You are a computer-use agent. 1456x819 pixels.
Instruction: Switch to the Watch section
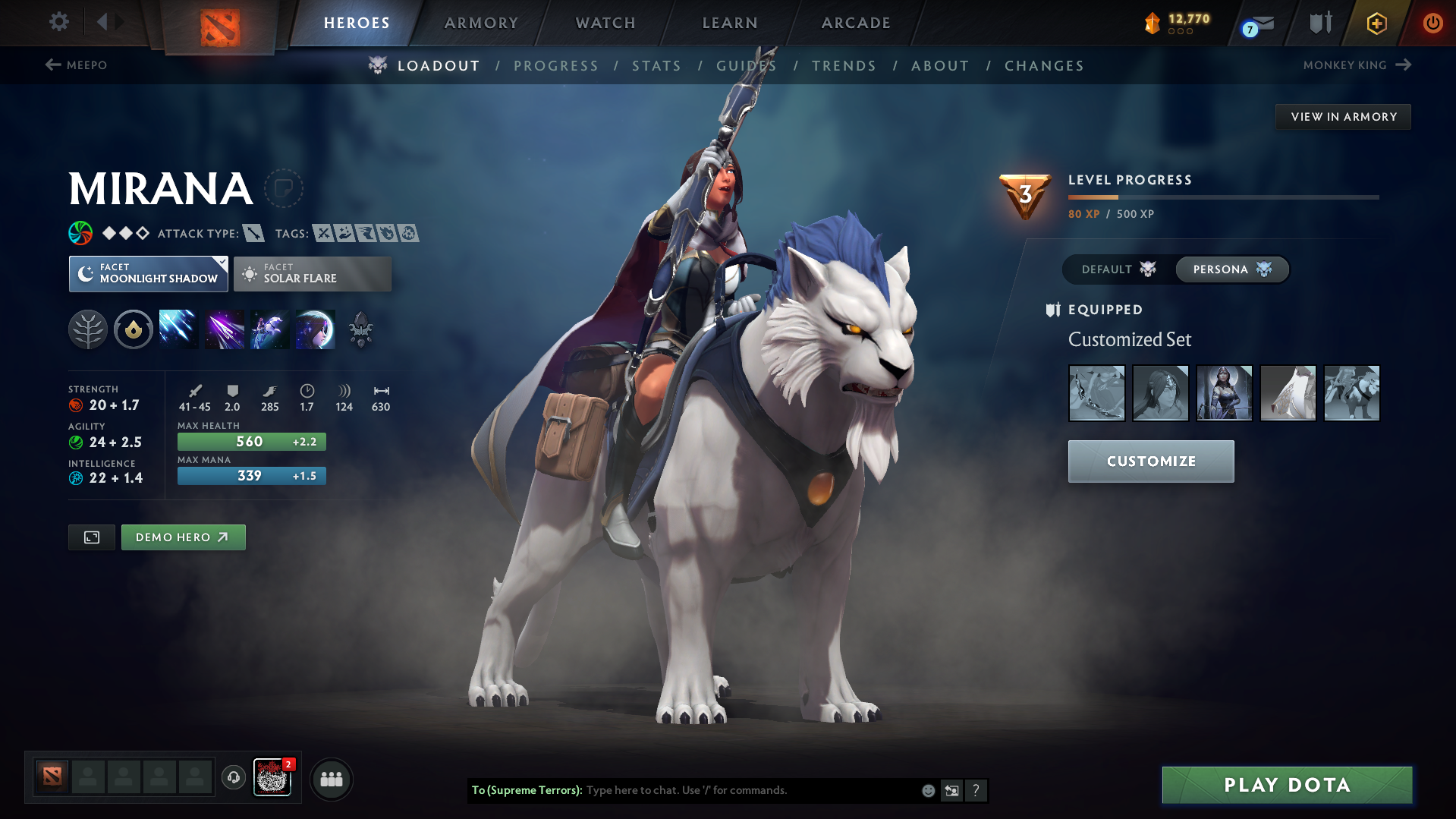[605, 23]
